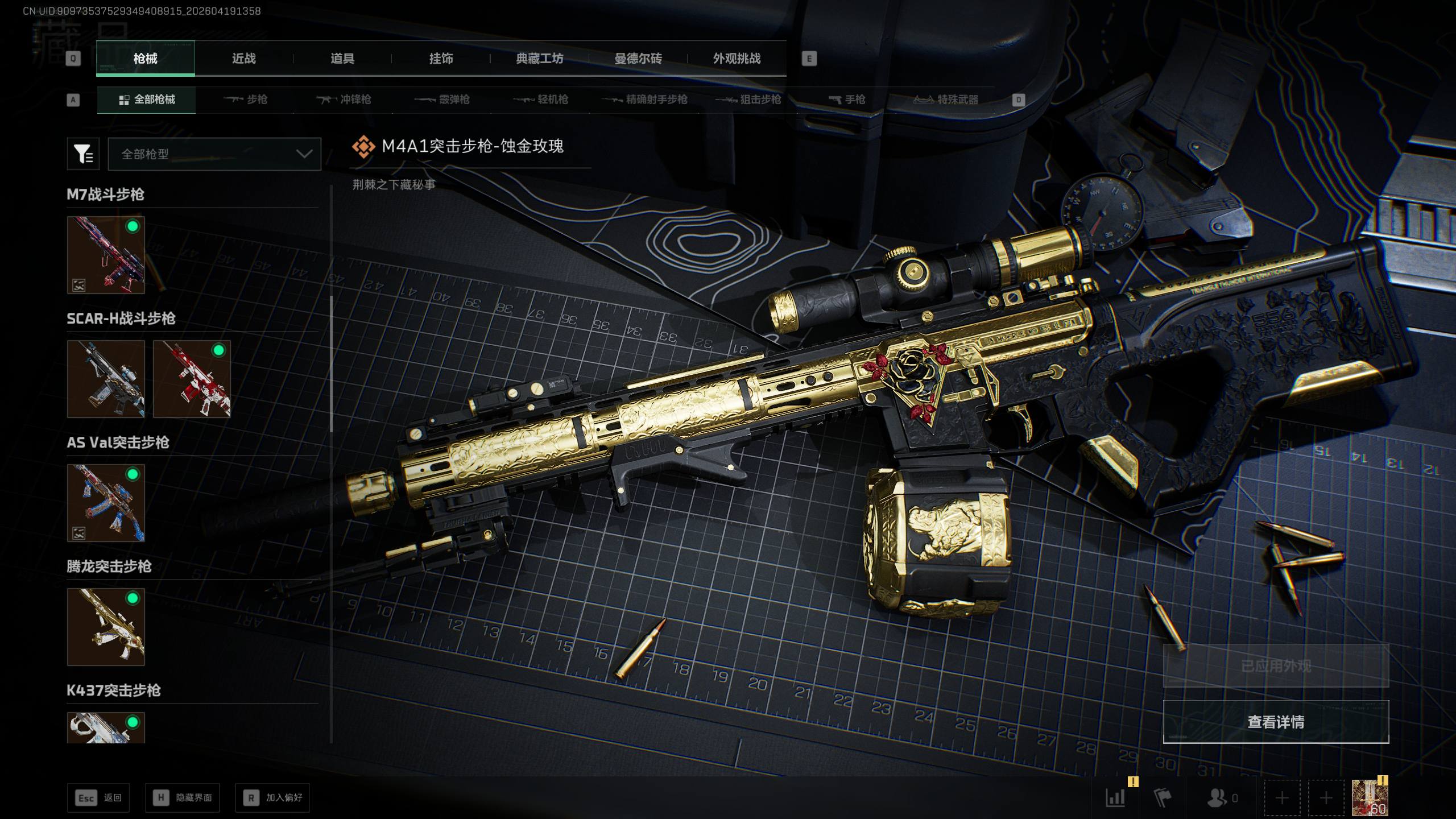Select the 挂饰 charms tab
Image resolution: width=1456 pixels, height=819 pixels.
[441, 59]
